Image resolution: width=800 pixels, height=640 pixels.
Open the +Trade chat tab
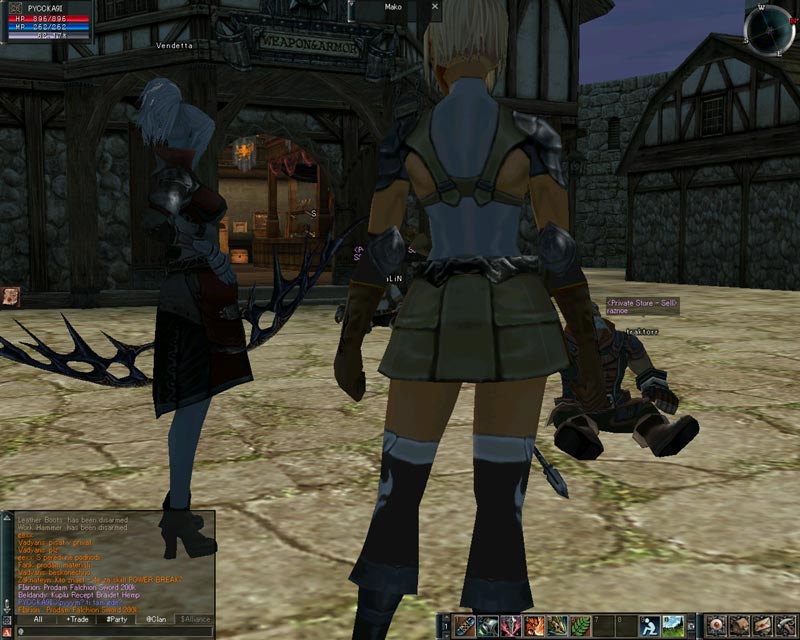[x=76, y=619]
